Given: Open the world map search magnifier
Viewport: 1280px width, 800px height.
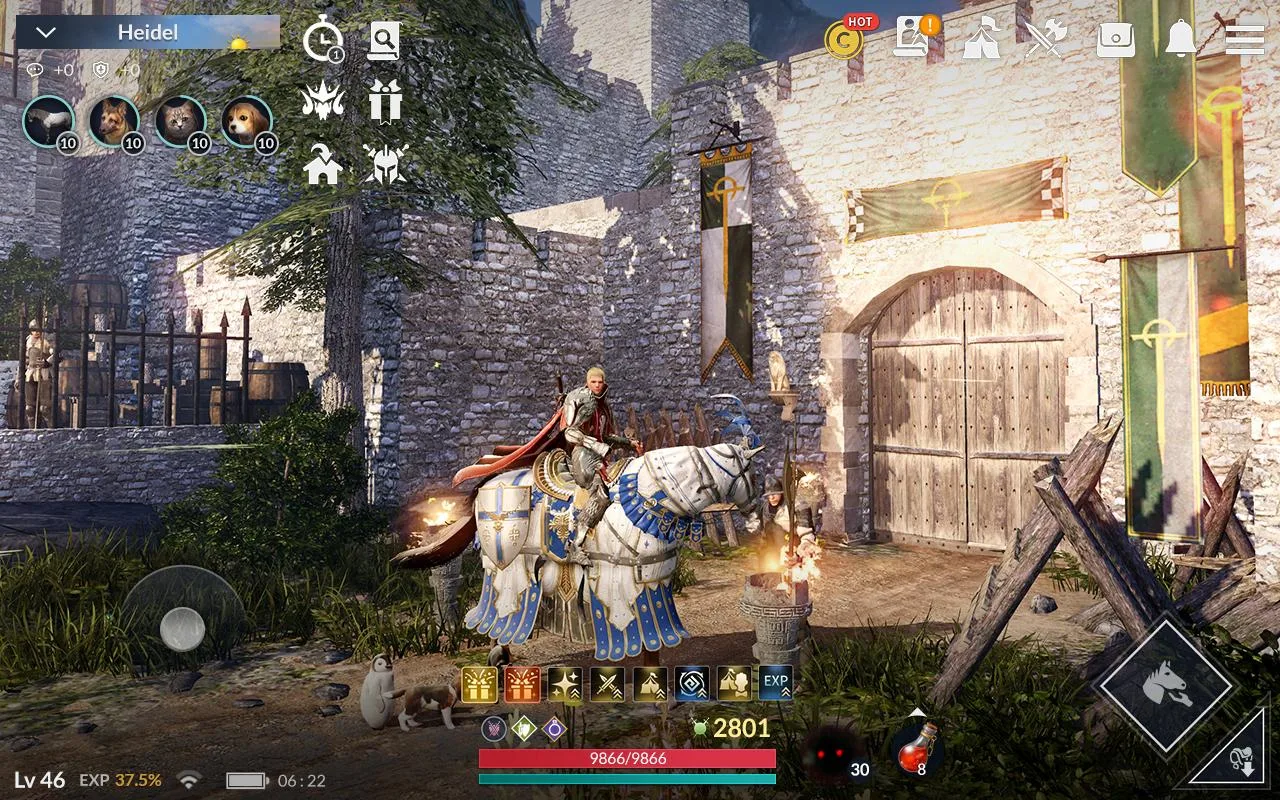Looking at the screenshot, I should [385, 40].
